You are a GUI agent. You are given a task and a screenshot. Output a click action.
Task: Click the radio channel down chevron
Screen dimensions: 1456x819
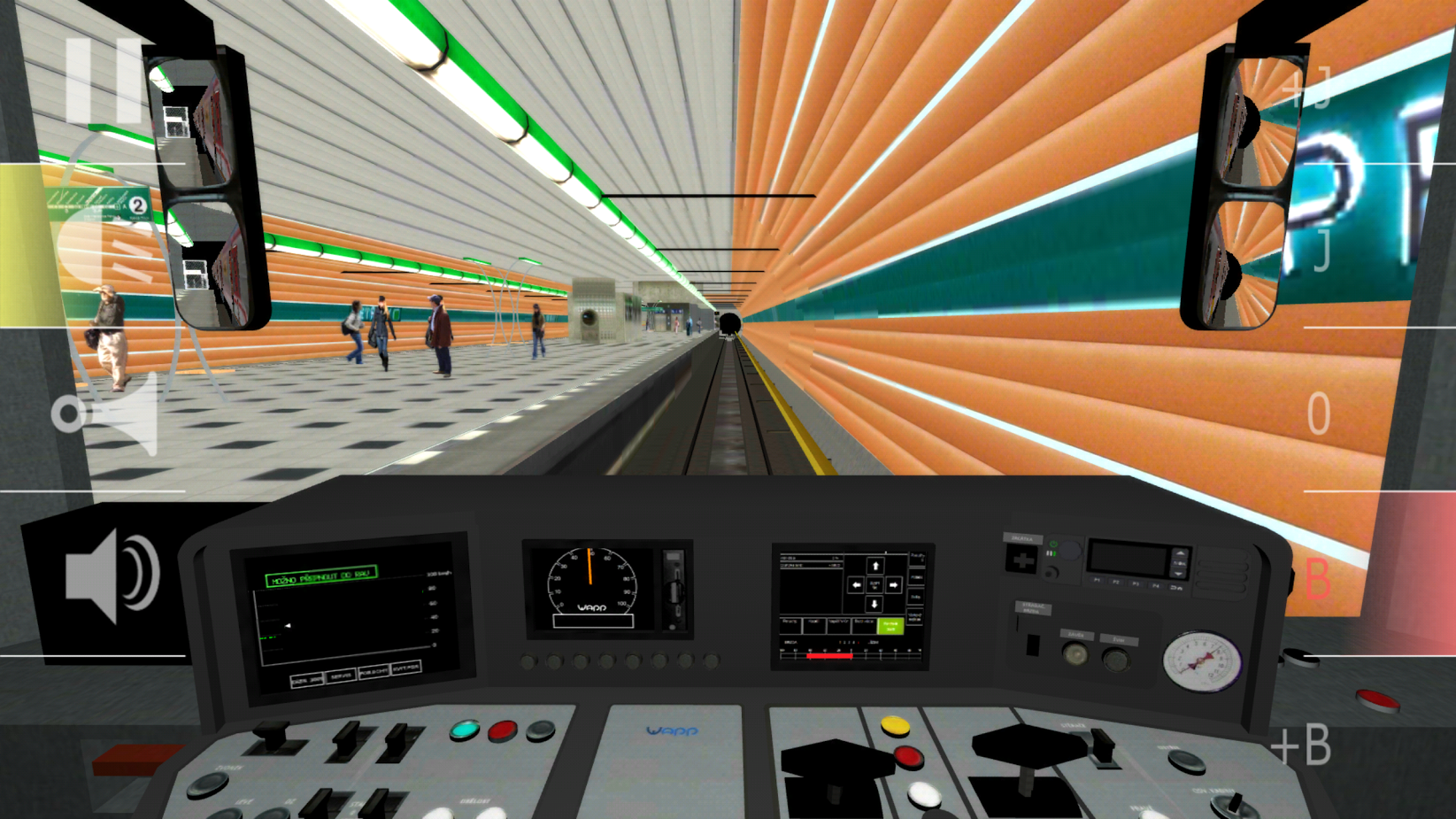tap(1178, 576)
